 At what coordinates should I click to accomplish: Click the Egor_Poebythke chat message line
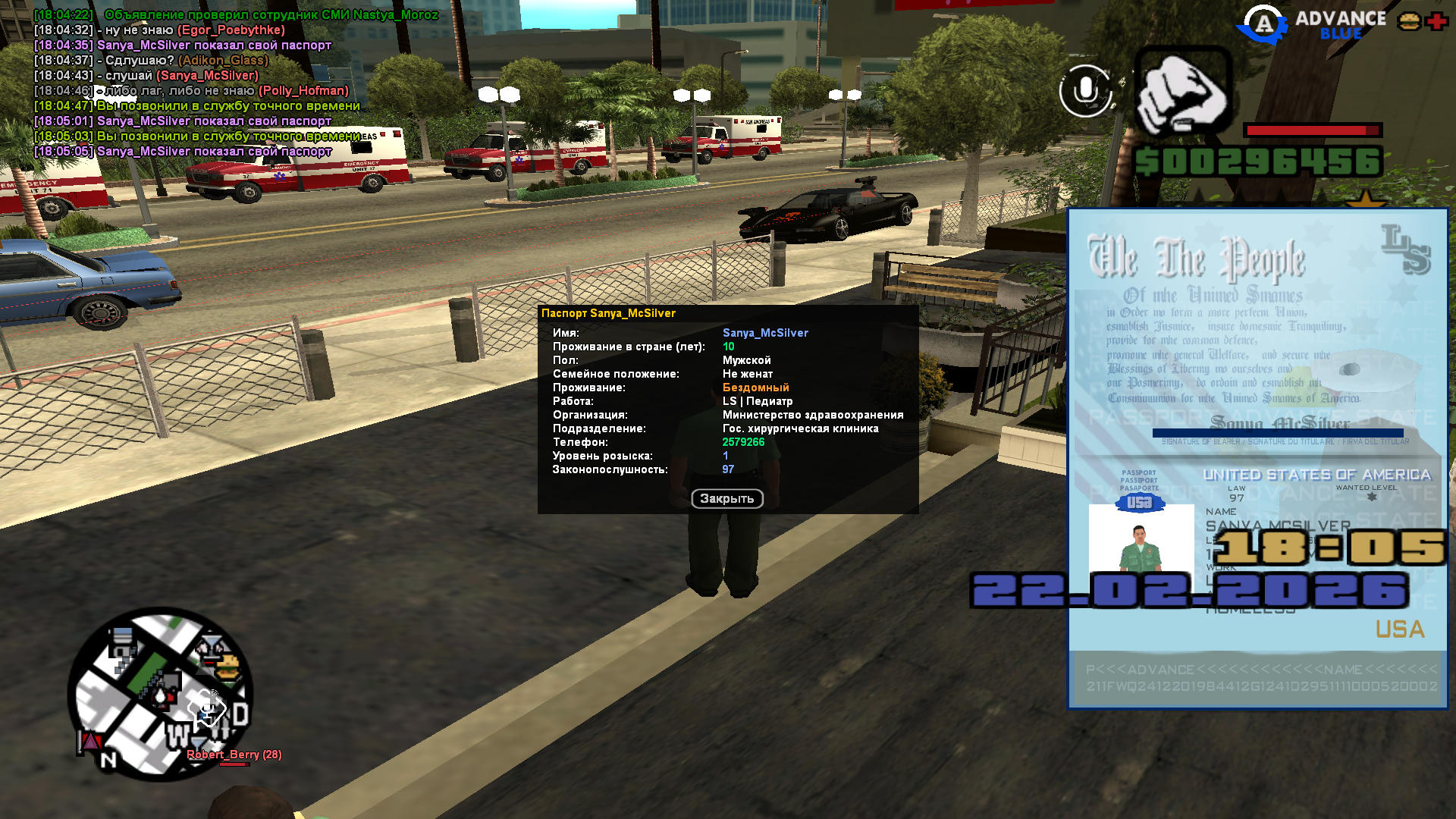point(159,30)
